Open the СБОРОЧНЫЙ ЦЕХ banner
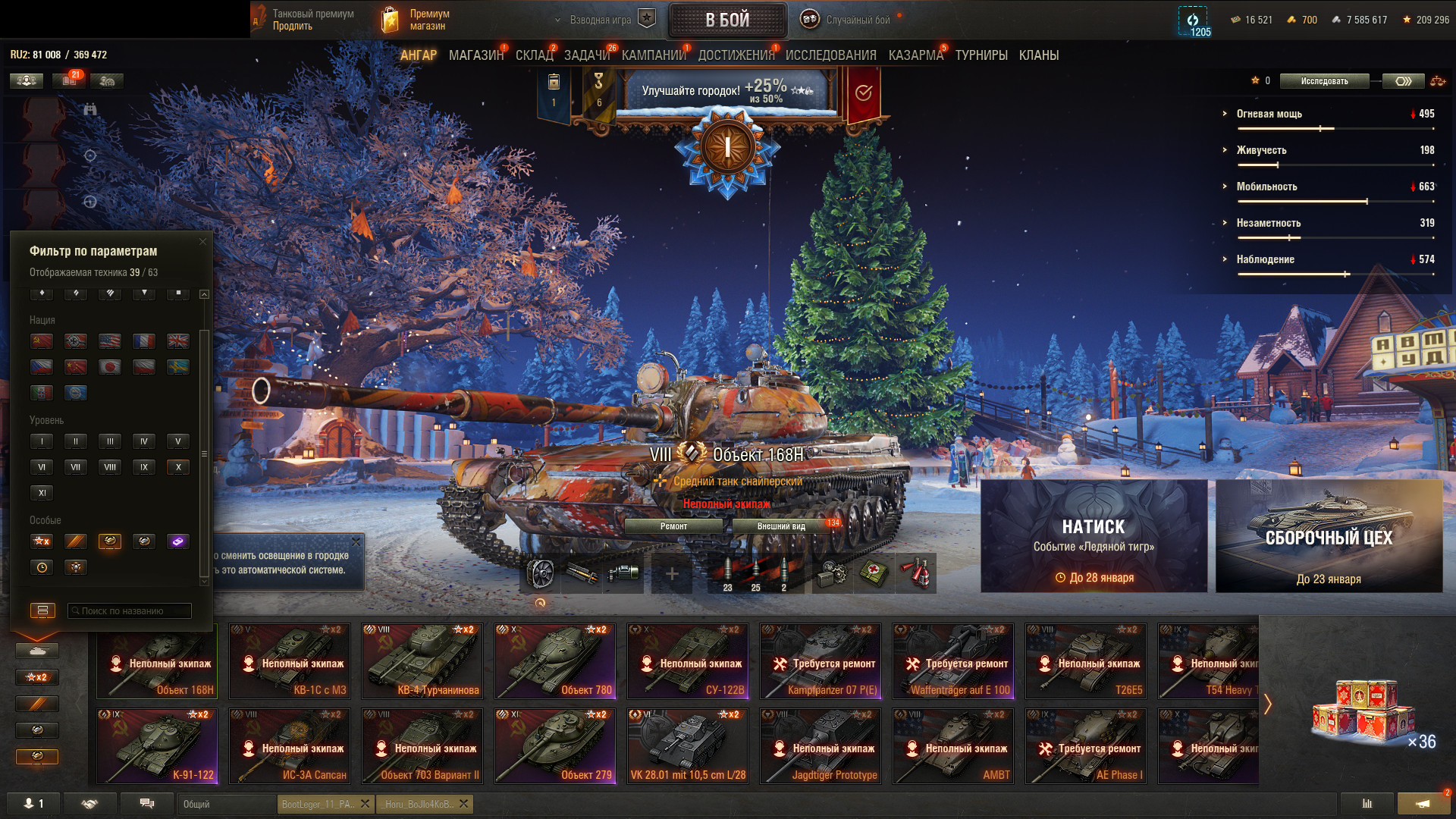The height and width of the screenshot is (819, 1456). coord(1329,536)
